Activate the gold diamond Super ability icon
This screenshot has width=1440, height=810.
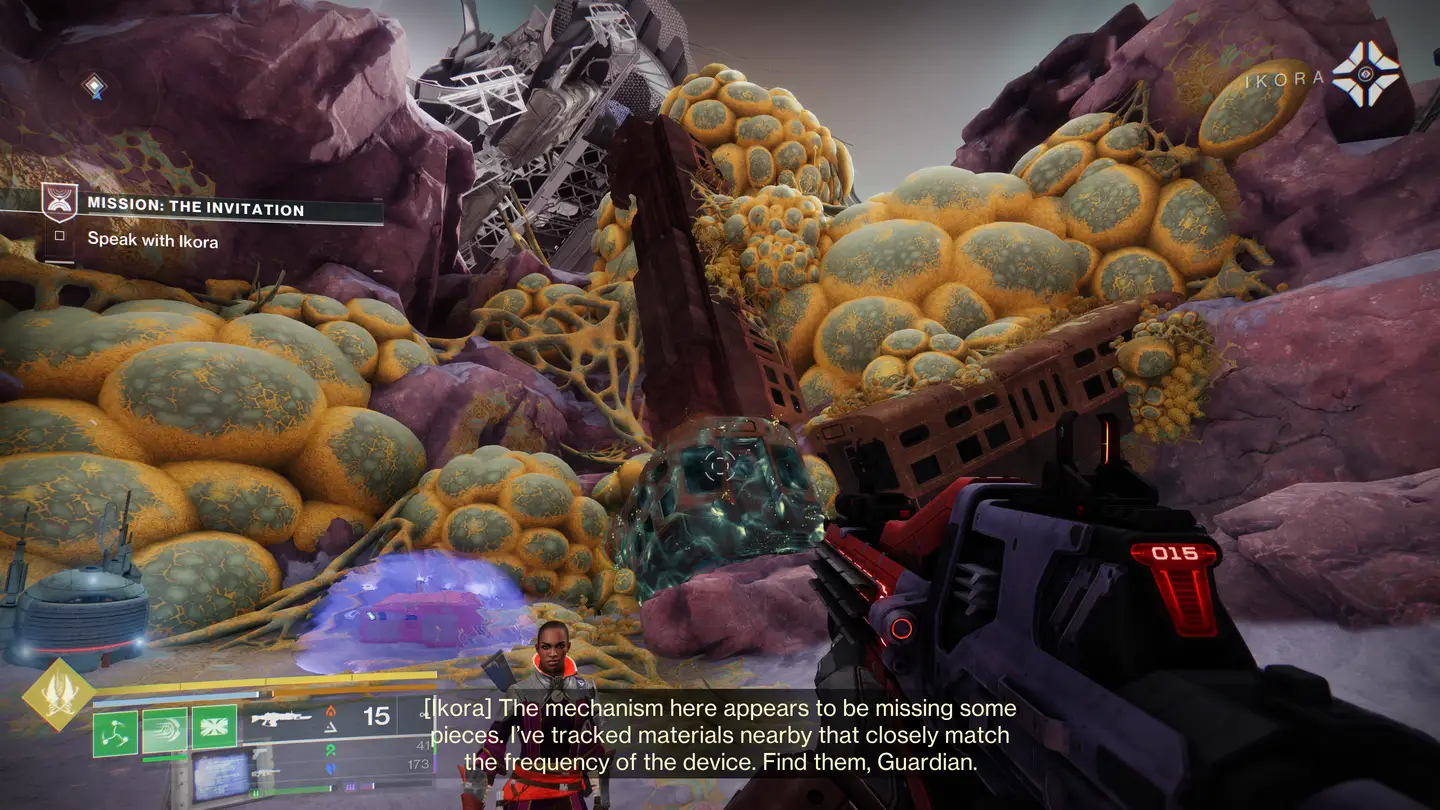(59, 694)
